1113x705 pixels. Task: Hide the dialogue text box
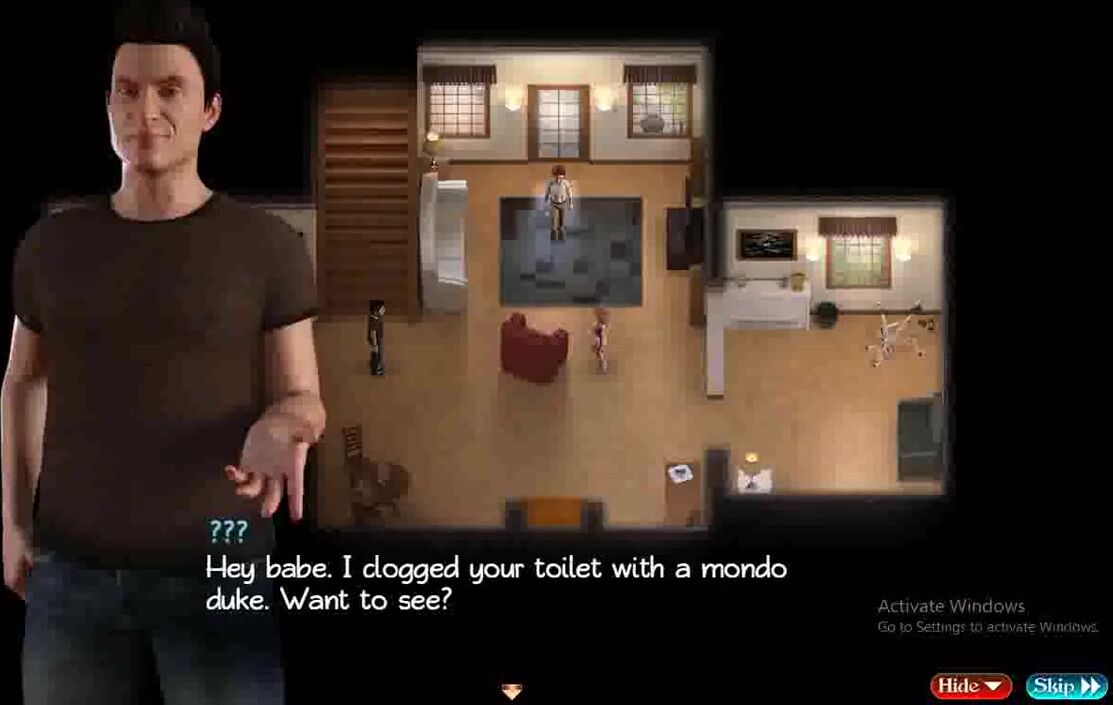[970, 686]
